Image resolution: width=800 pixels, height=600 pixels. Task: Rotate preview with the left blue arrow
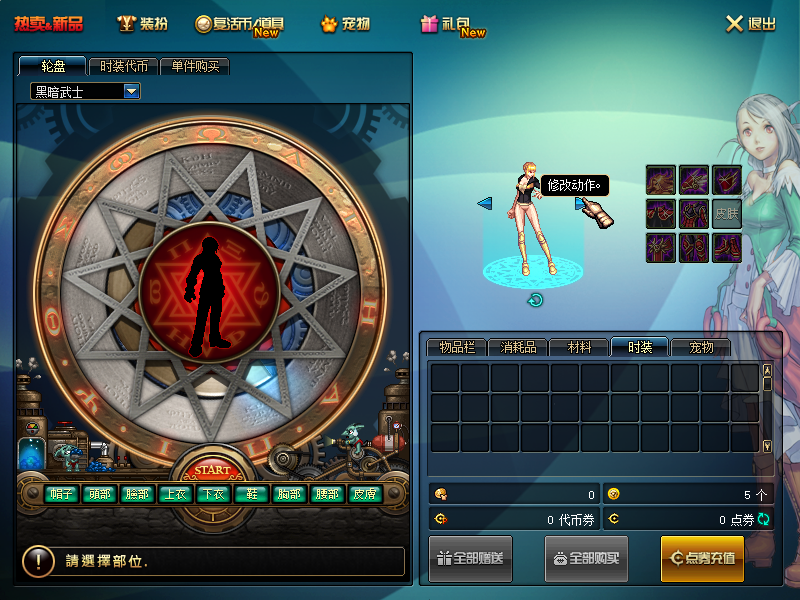tap(485, 204)
